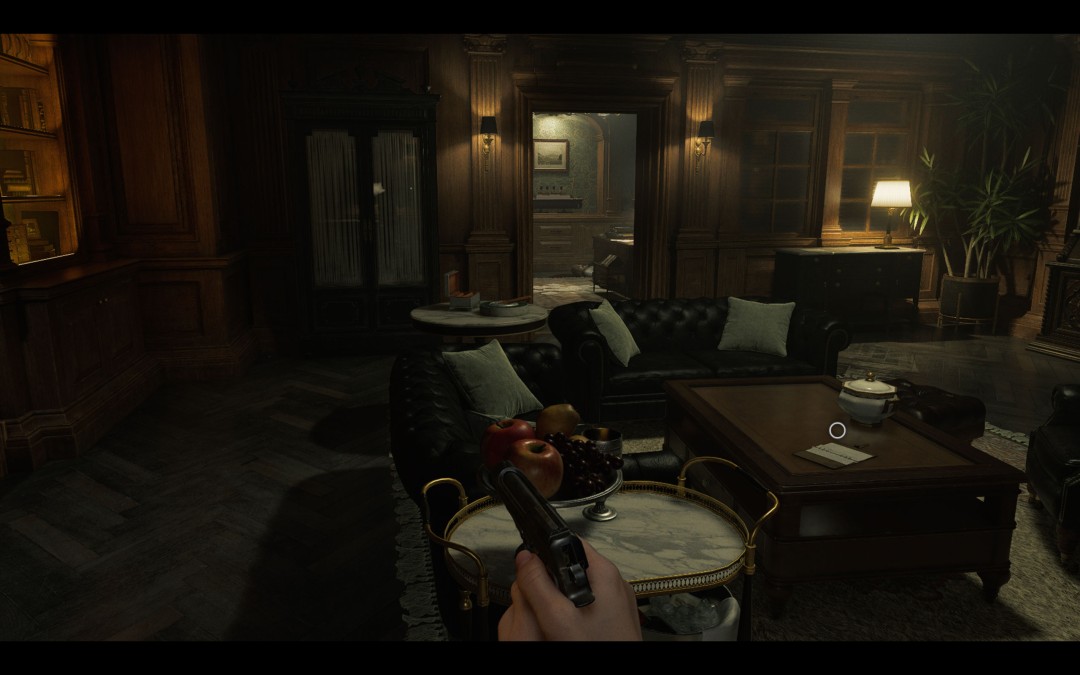The height and width of the screenshot is (675, 1080).
Task: Click the circular interaction marker over the note
Action: pos(838,430)
